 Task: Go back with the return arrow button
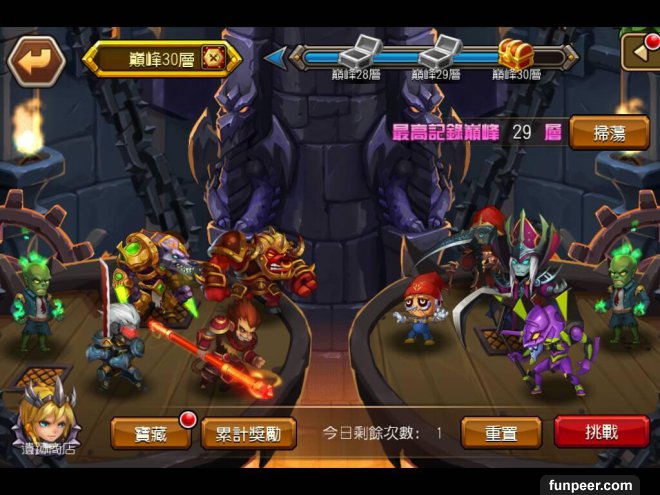pos(36,60)
